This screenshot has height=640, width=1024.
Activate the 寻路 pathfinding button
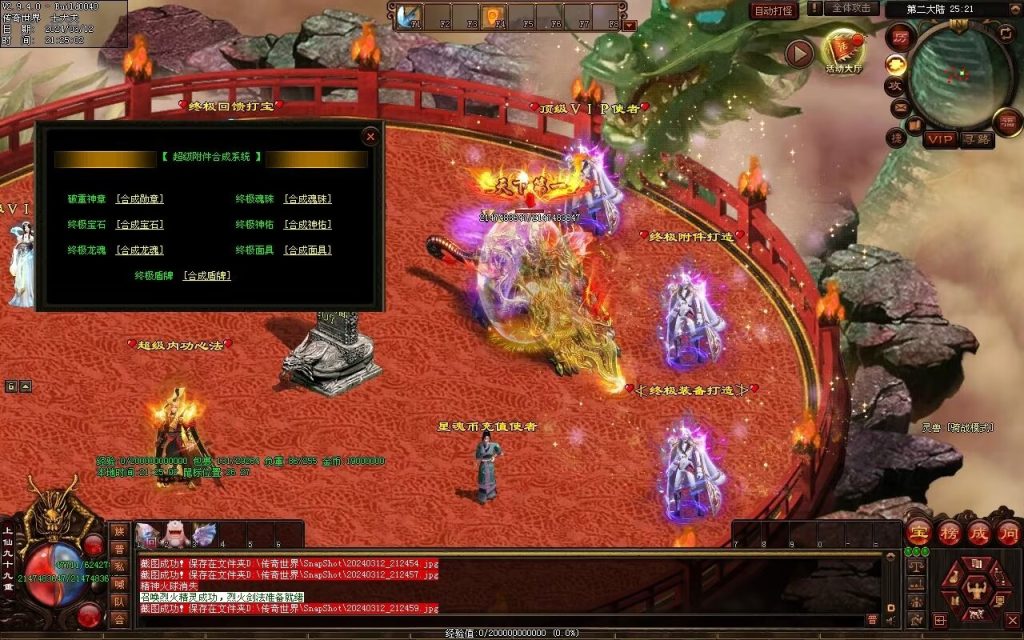pos(976,139)
